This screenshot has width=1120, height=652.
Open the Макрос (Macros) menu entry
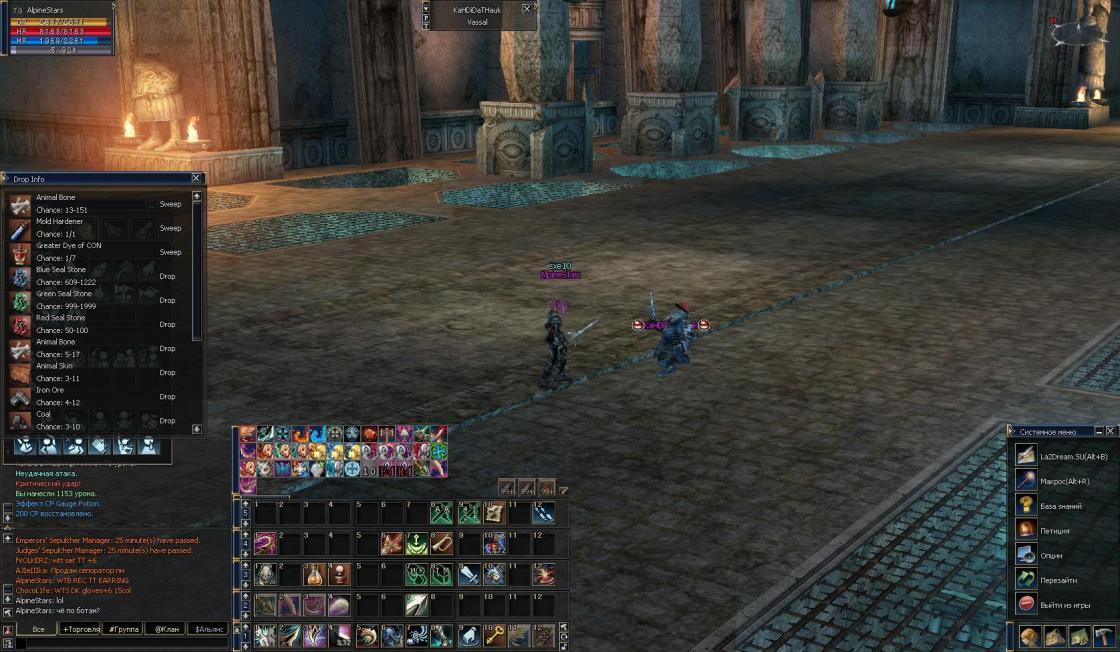[x=1060, y=481]
